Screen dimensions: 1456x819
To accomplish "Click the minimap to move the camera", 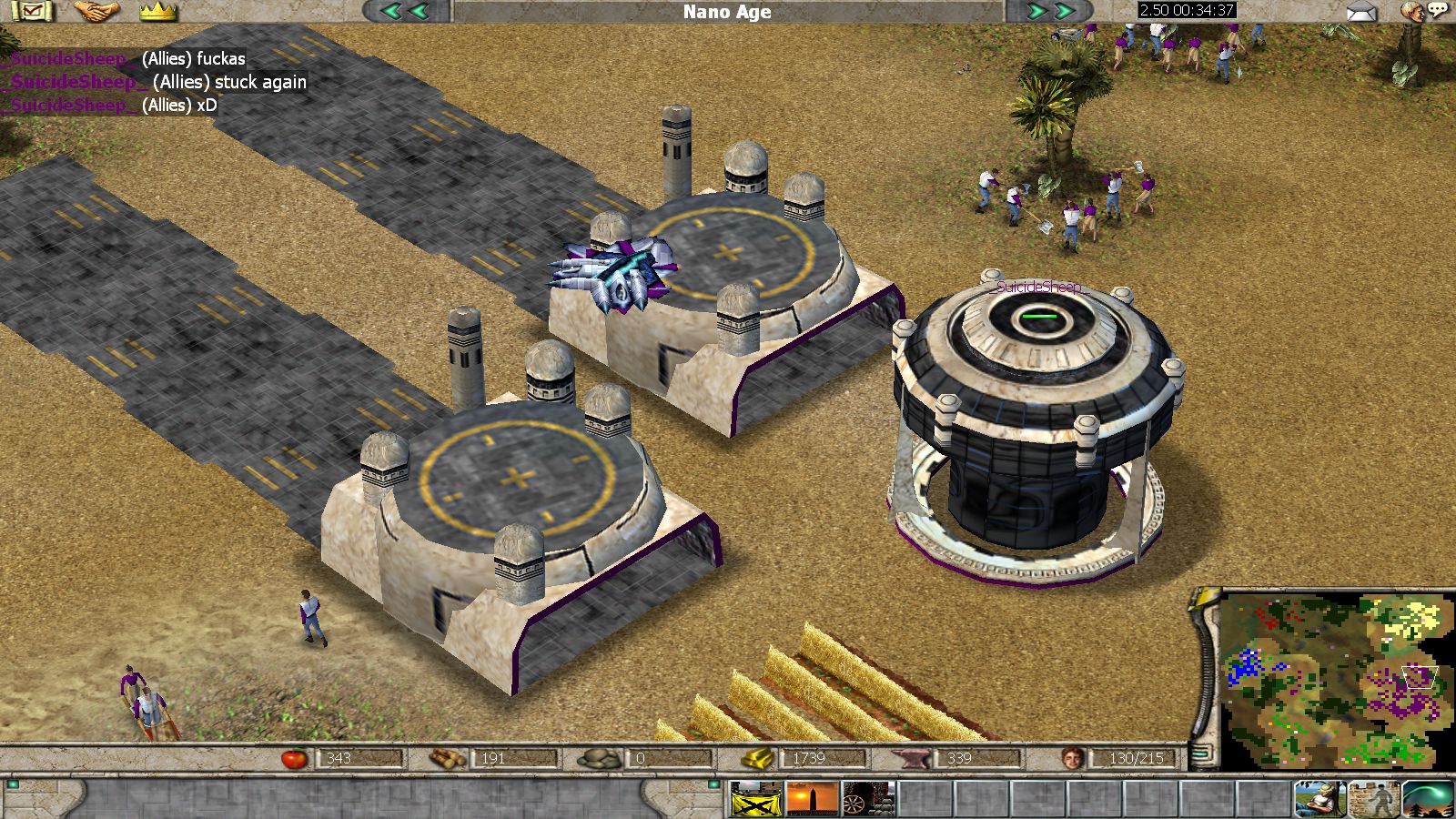I will pos(1336,678).
